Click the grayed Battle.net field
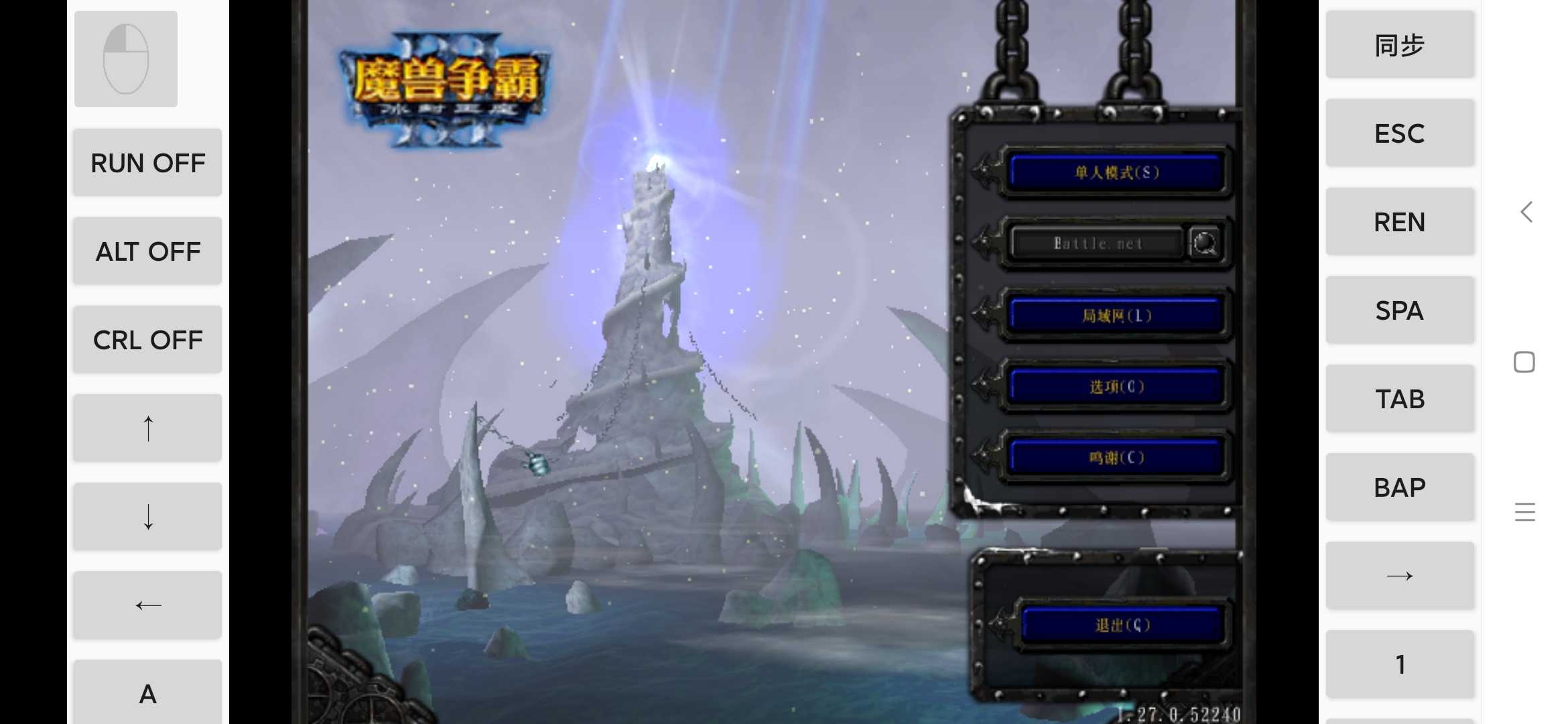Image resolution: width=1568 pixels, height=724 pixels. pyautogui.click(x=1097, y=243)
